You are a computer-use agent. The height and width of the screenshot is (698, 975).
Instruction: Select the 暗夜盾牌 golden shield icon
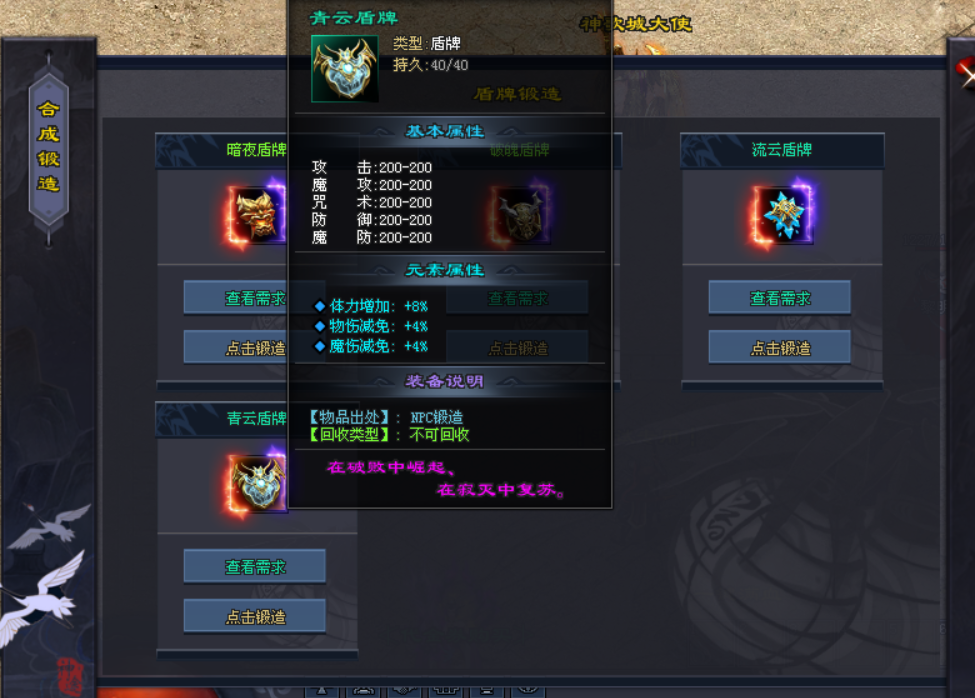[x=258, y=212]
